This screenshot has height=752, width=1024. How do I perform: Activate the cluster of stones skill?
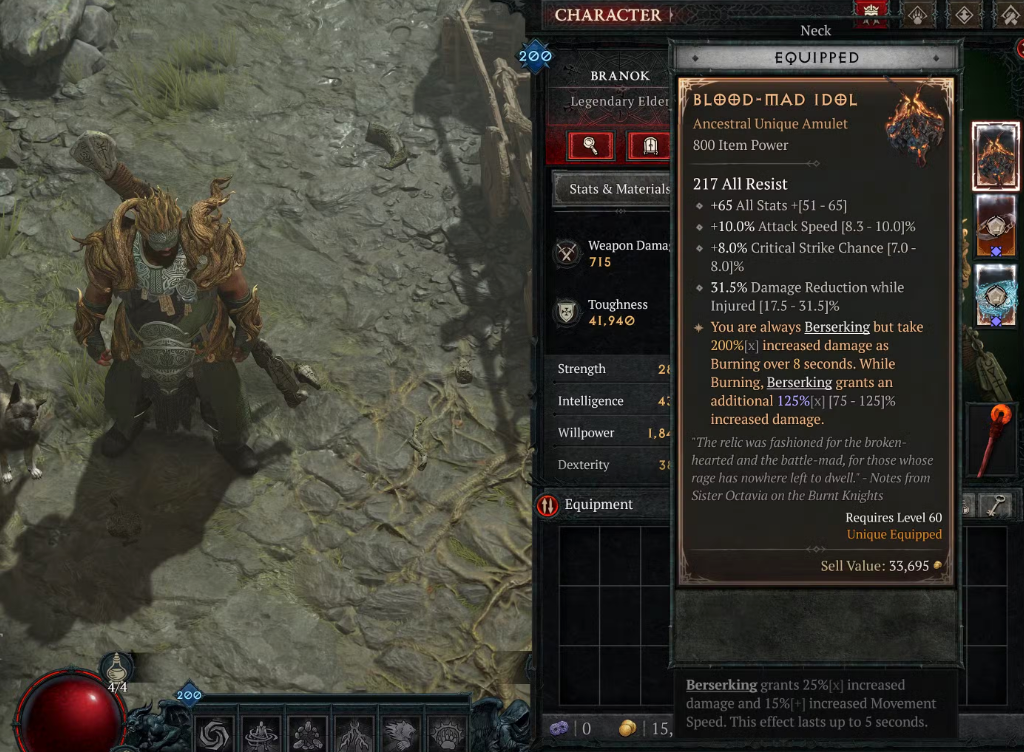pos(309,733)
